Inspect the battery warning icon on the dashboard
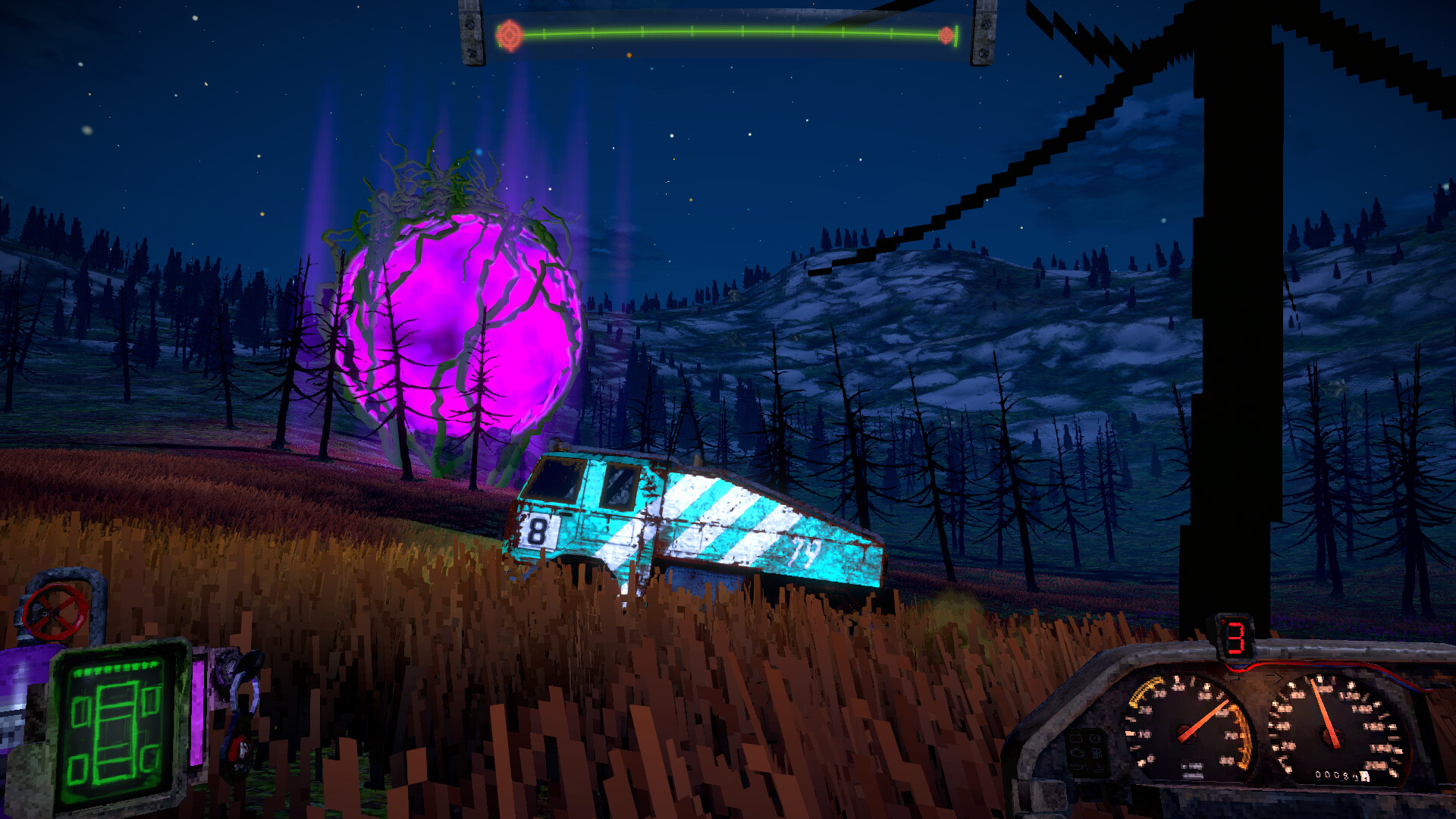This screenshot has height=819, width=1456. (x=1075, y=739)
